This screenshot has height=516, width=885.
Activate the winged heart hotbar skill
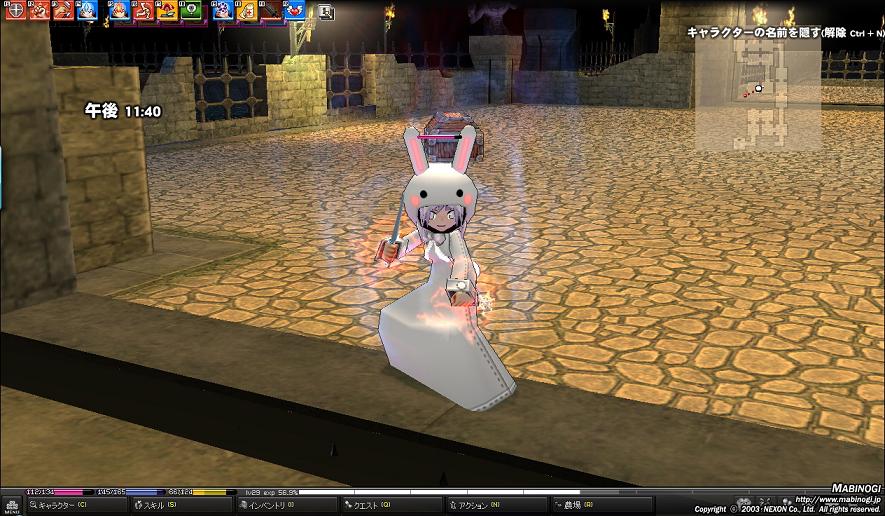tap(295, 11)
